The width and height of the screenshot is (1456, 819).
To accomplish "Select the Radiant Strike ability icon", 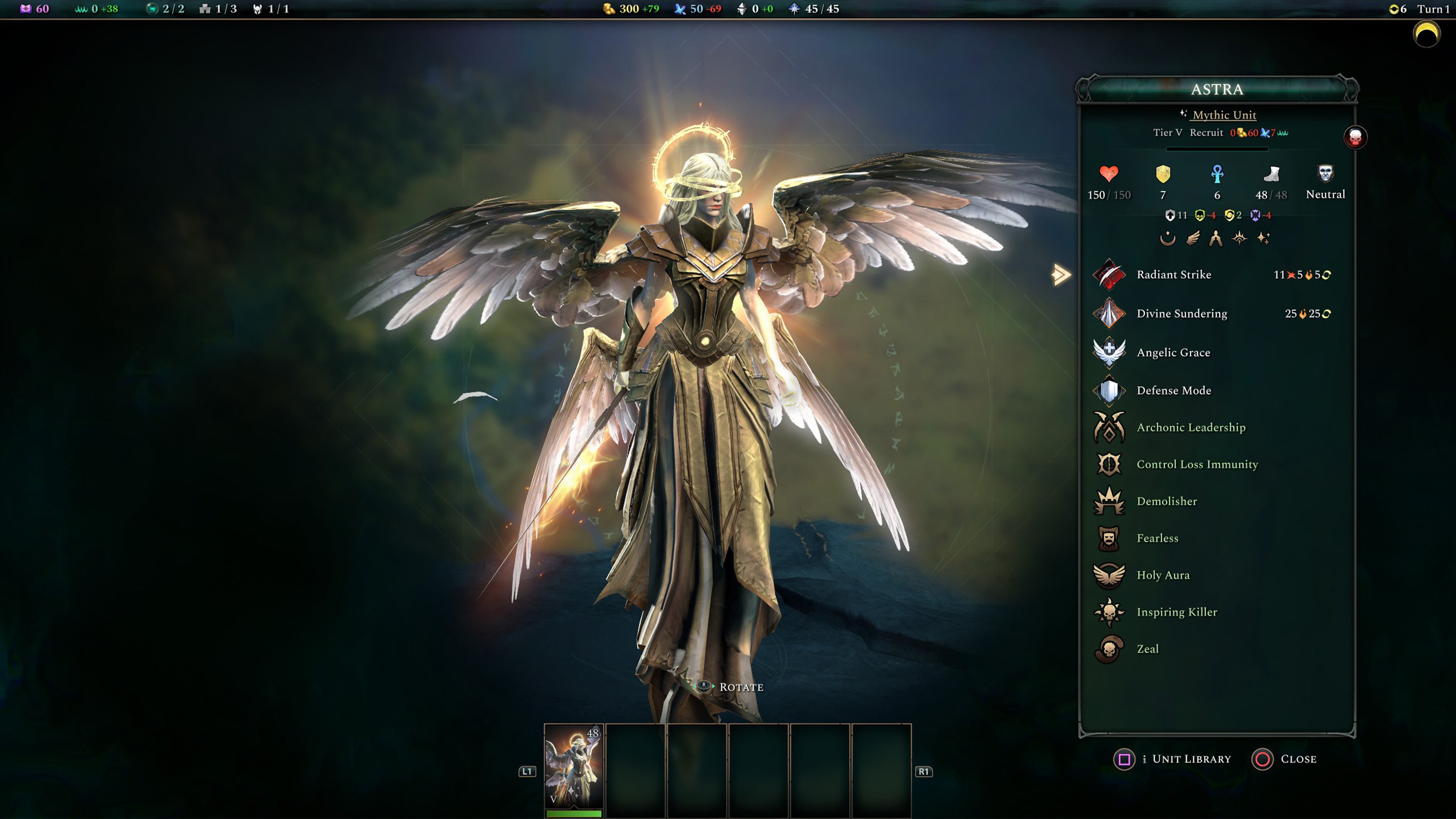I will point(1109,276).
